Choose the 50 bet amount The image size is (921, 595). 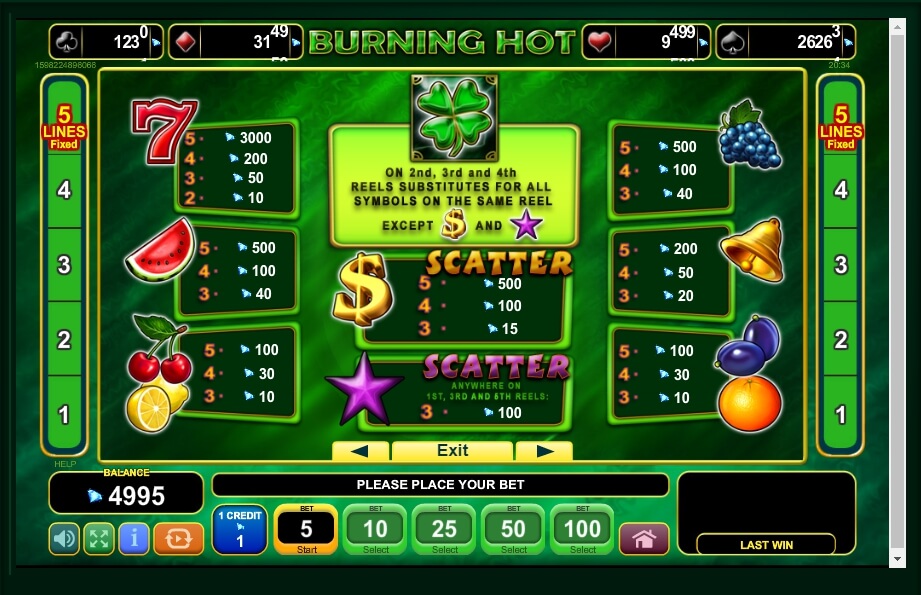pyautogui.click(x=514, y=529)
